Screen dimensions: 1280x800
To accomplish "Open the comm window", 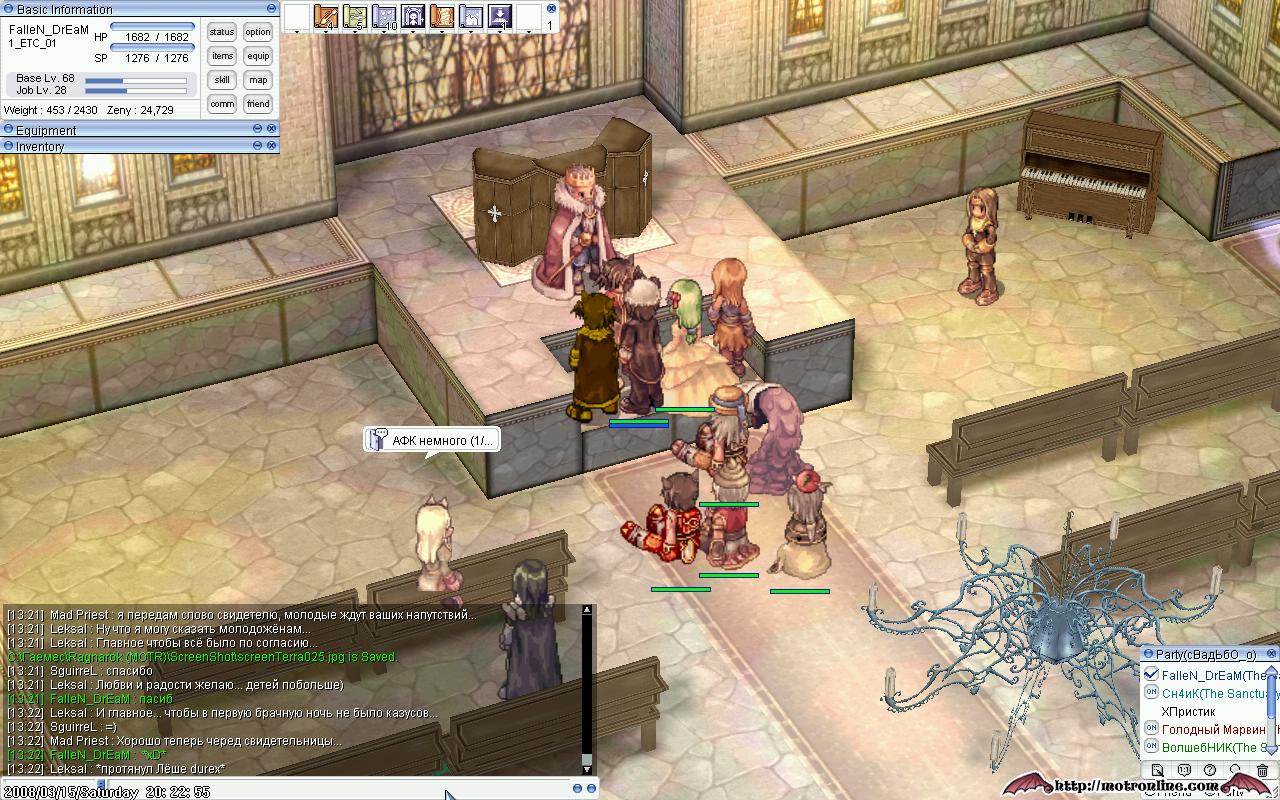I will (222, 104).
